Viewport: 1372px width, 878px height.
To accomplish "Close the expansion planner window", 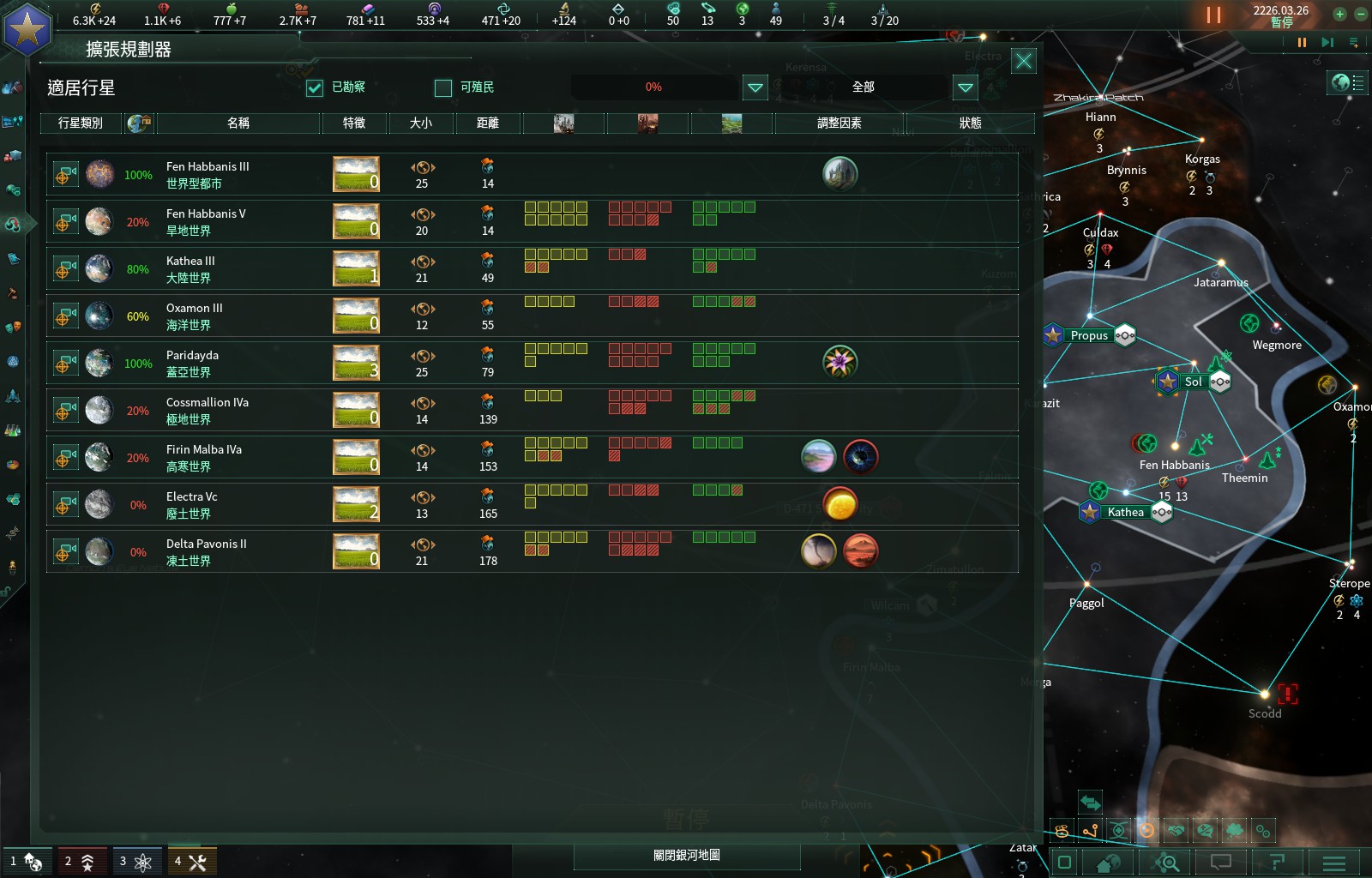I will (x=1023, y=61).
